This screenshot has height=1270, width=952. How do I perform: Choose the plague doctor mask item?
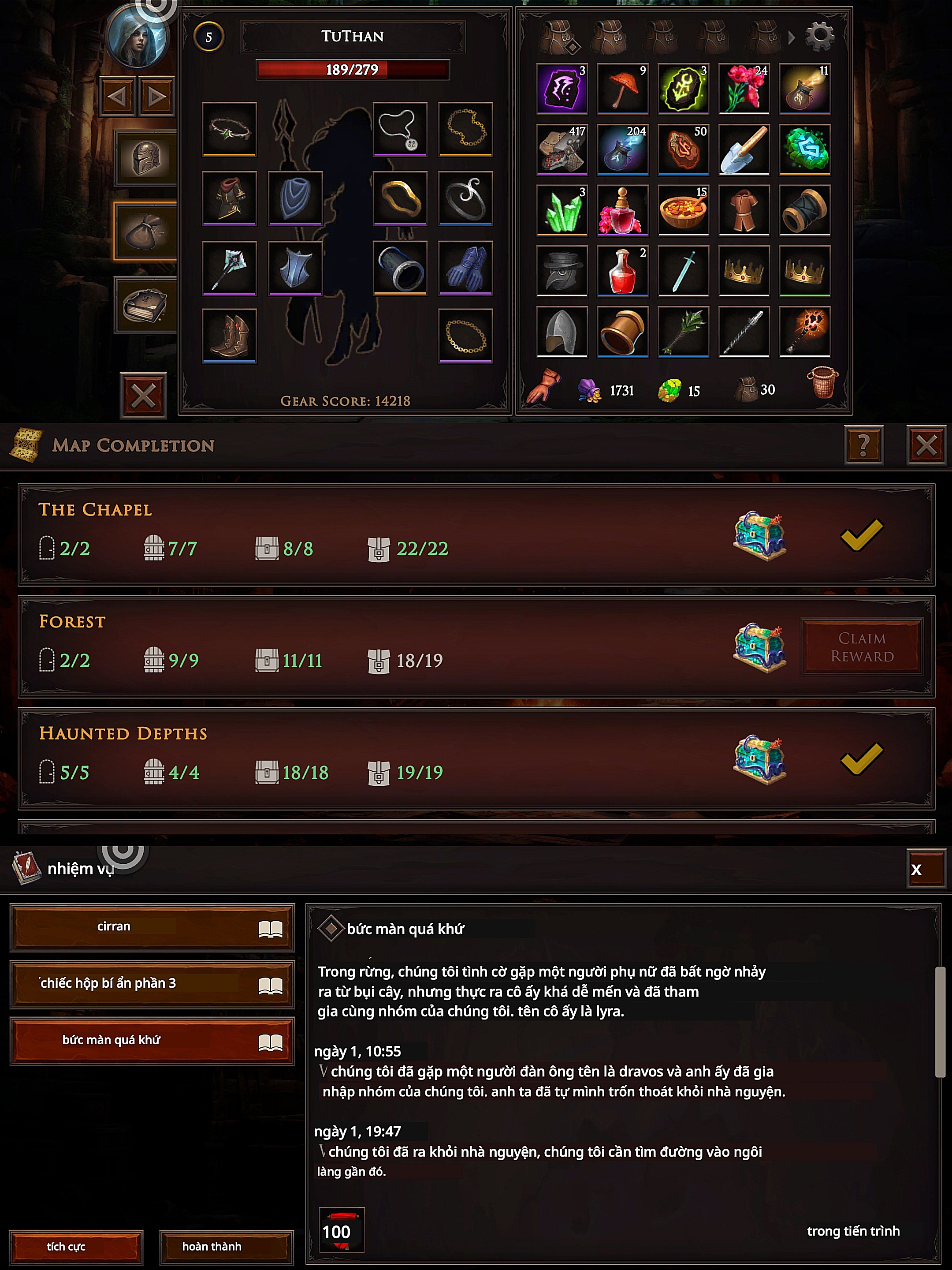point(562,271)
